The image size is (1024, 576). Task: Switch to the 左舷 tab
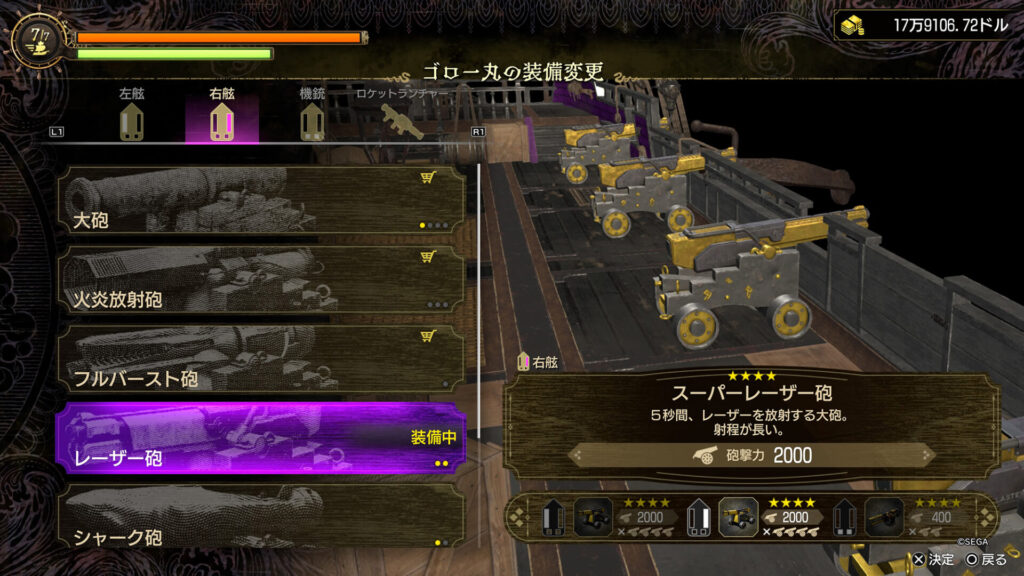(132, 116)
